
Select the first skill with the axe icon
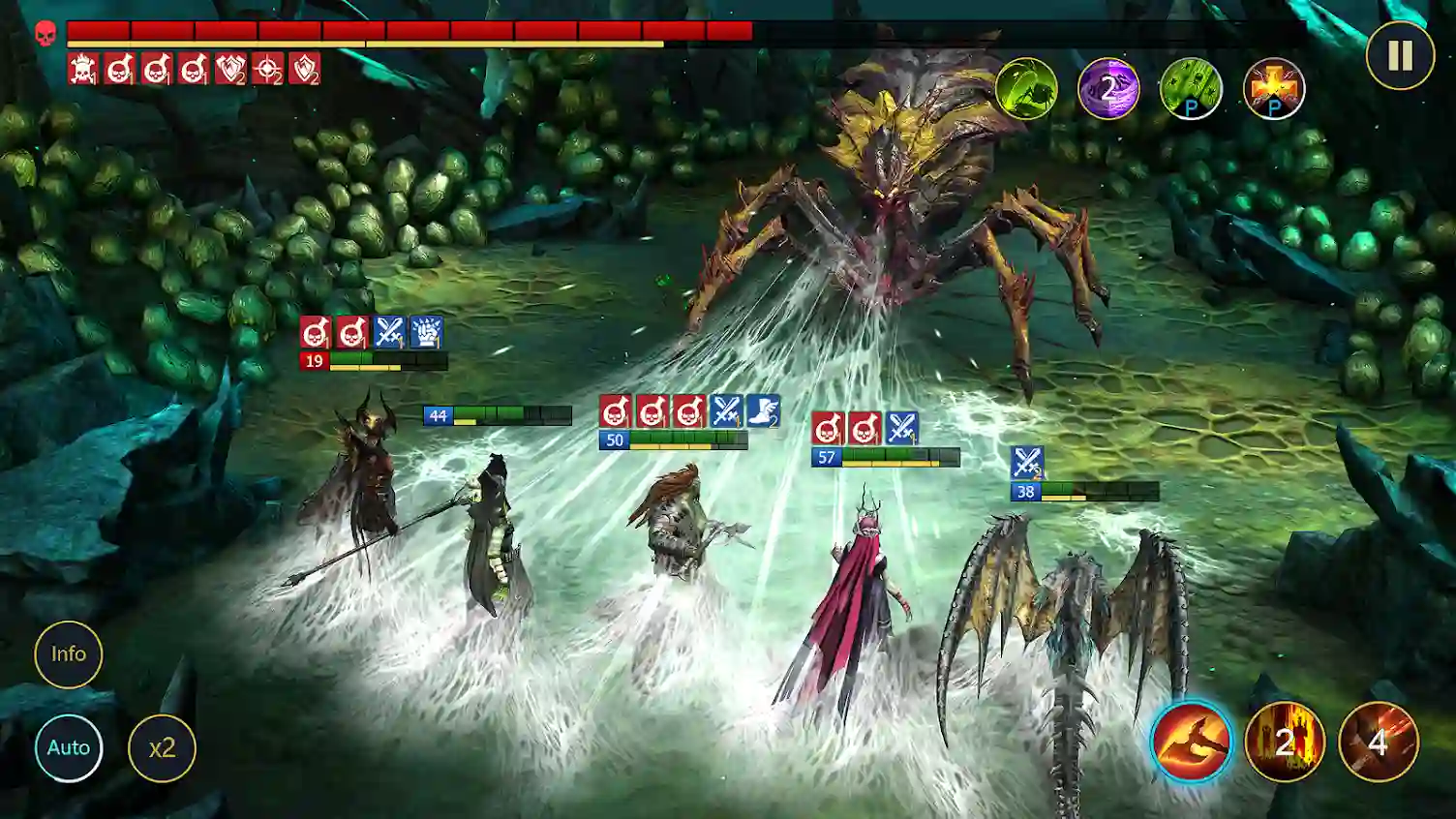click(1190, 742)
